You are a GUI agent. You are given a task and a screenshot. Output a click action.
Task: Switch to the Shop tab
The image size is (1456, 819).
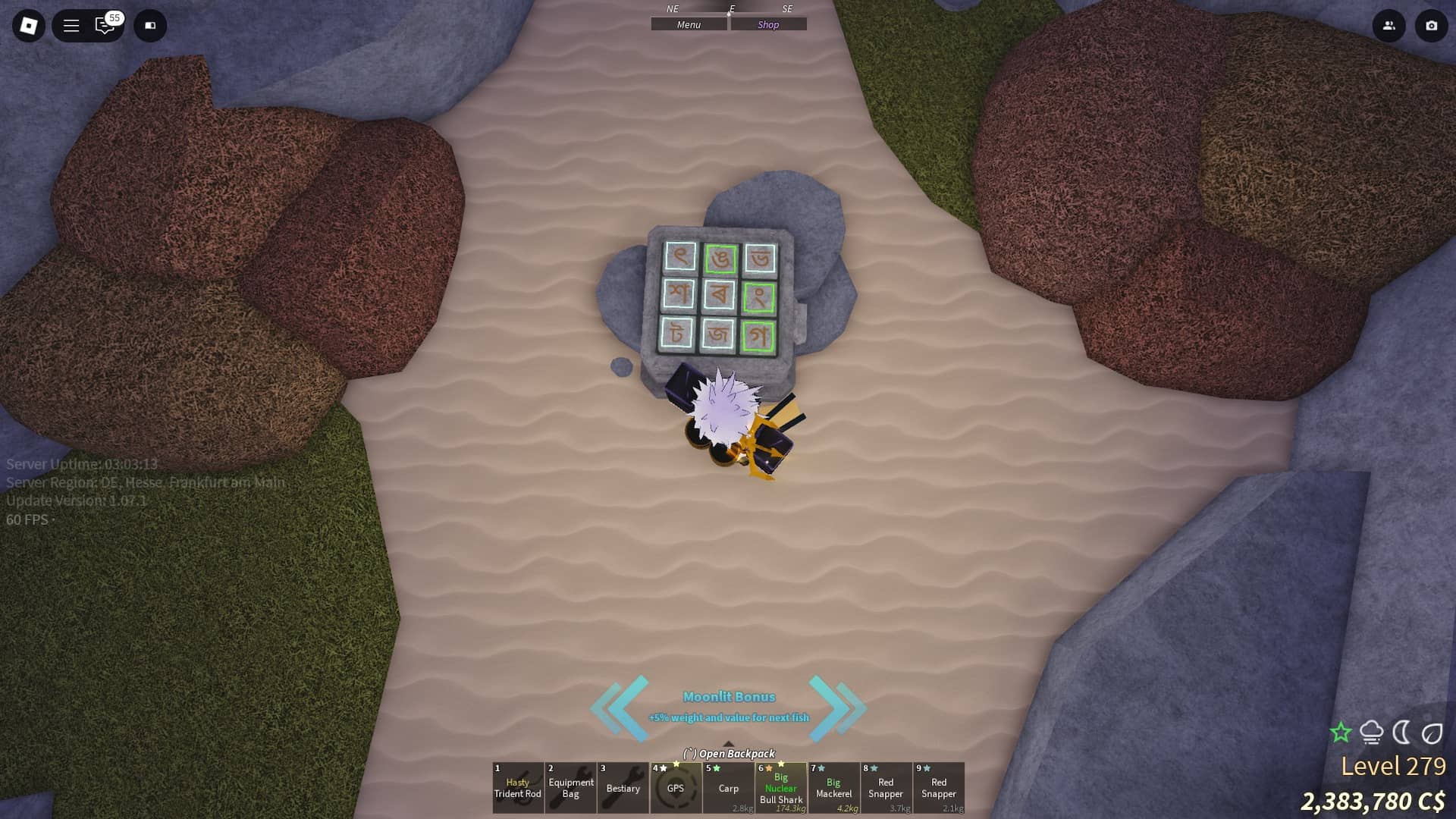768,24
